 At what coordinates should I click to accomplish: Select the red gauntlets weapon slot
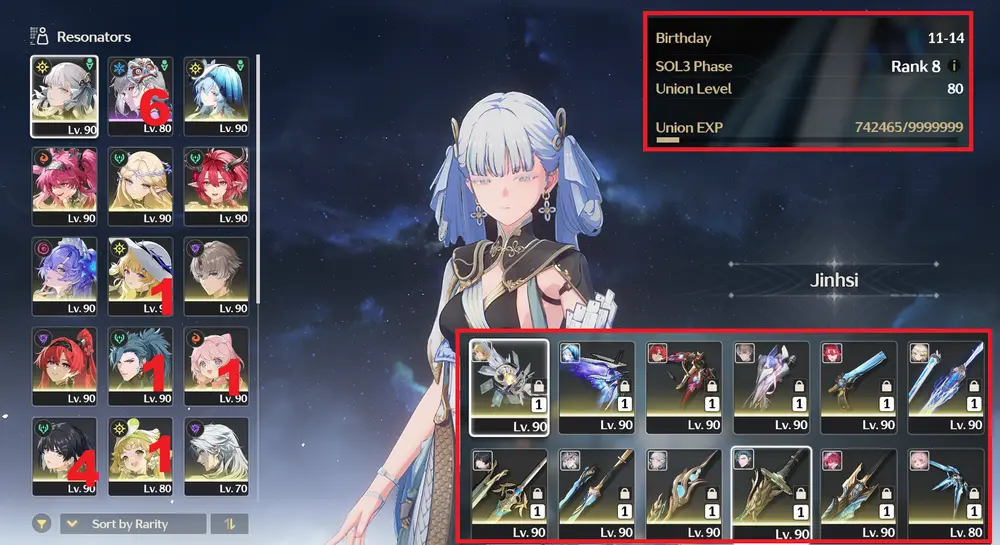point(684,385)
